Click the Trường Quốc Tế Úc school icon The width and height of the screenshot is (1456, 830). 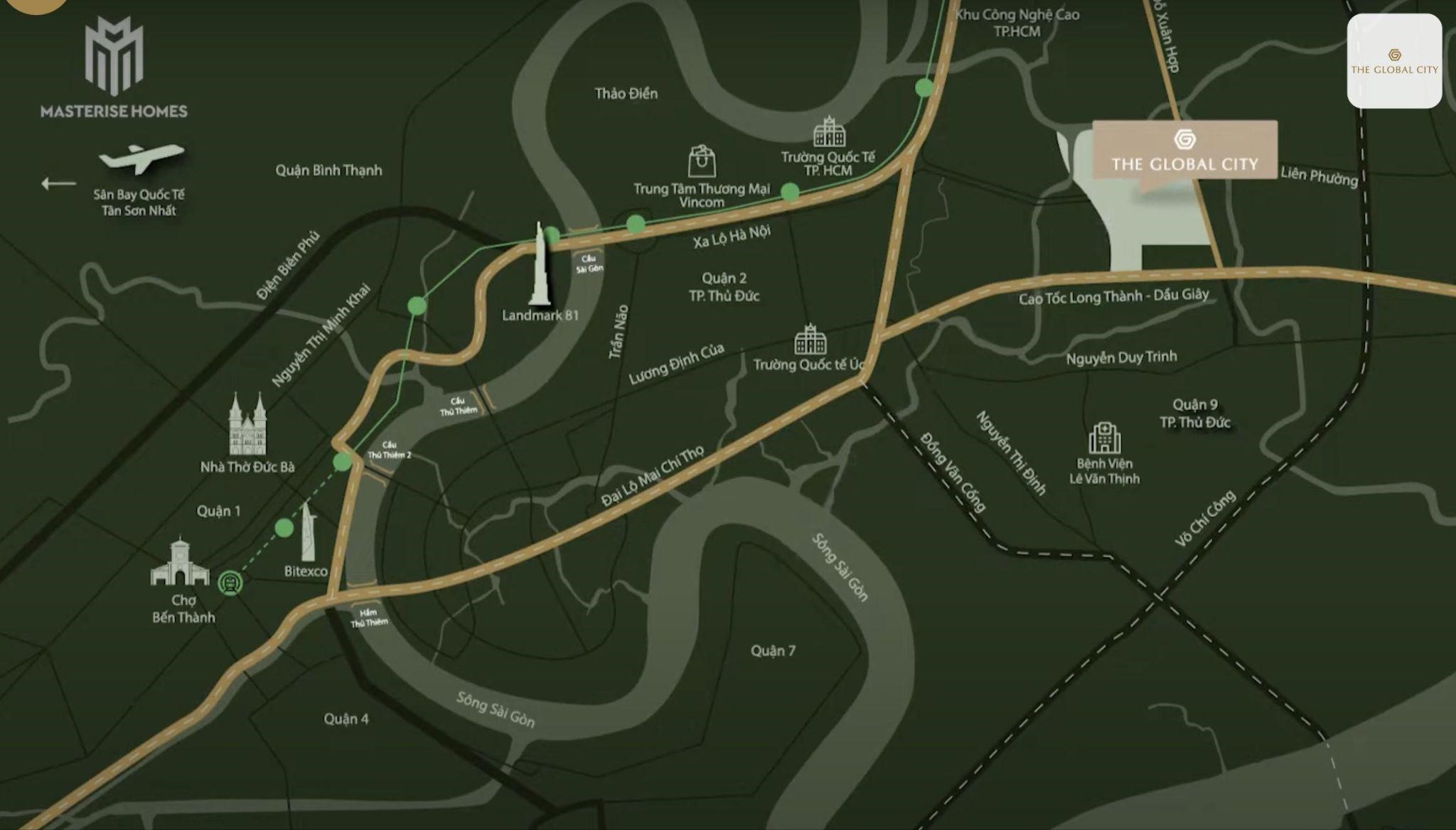pos(810,340)
